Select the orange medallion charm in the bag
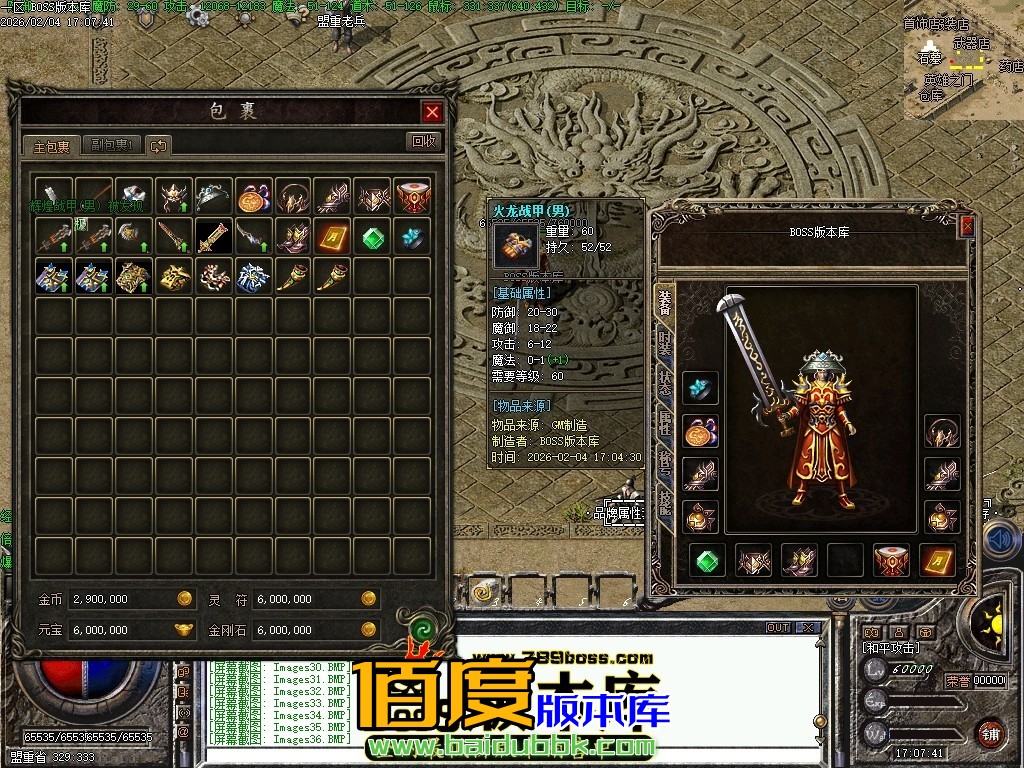The width and height of the screenshot is (1024, 768). [252, 196]
